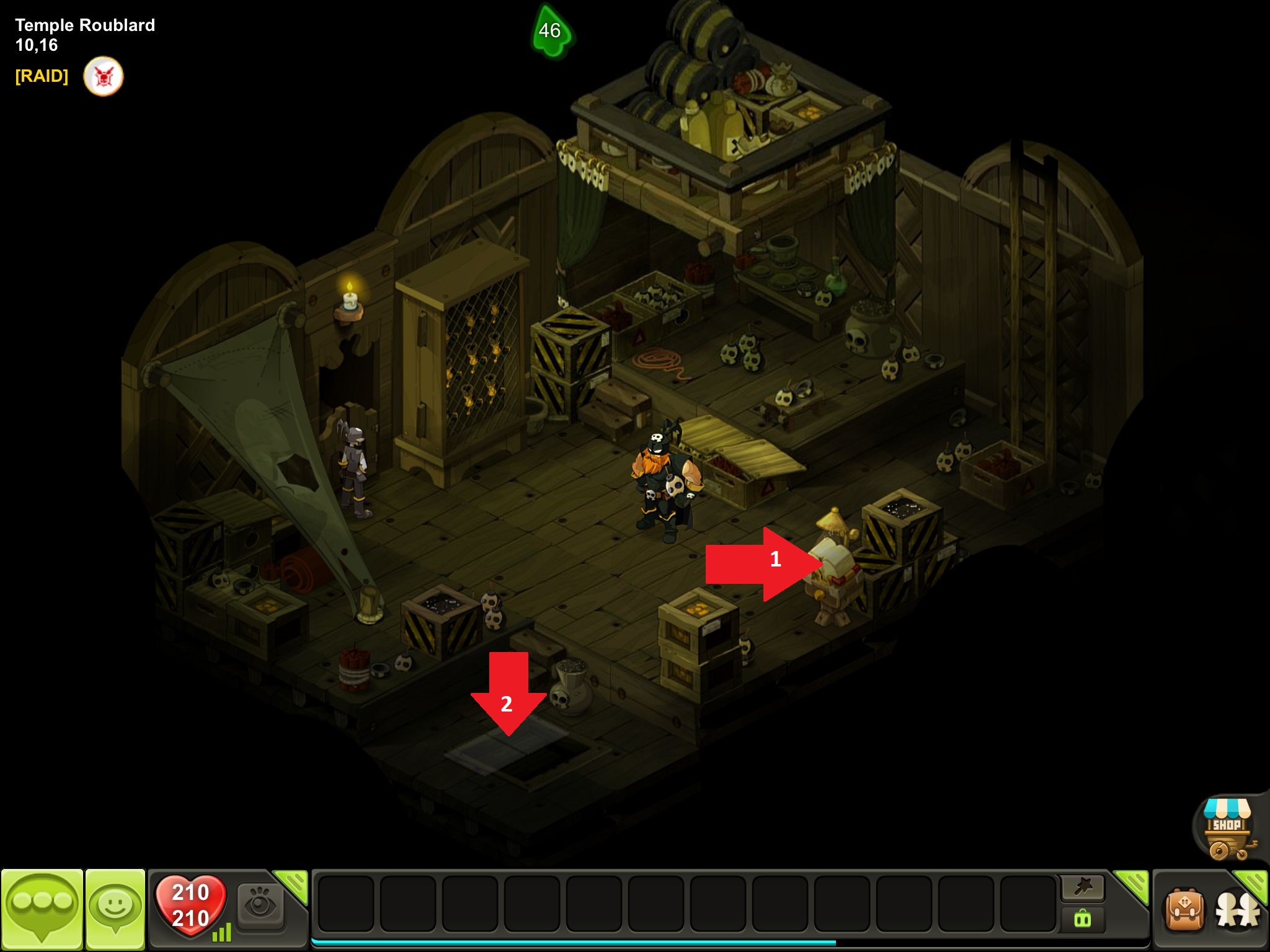Screen dimensions: 1270x952
Task: Click the red alliance emblem next to RAID
Action: pyautogui.click(x=104, y=76)
